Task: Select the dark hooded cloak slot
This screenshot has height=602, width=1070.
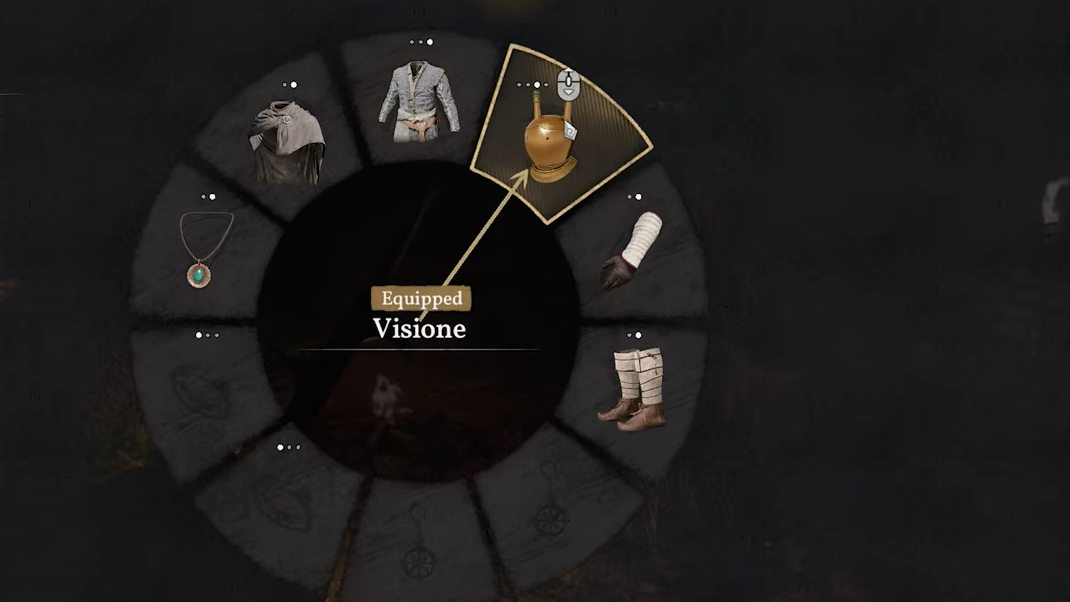Action: tap(288, 145)
